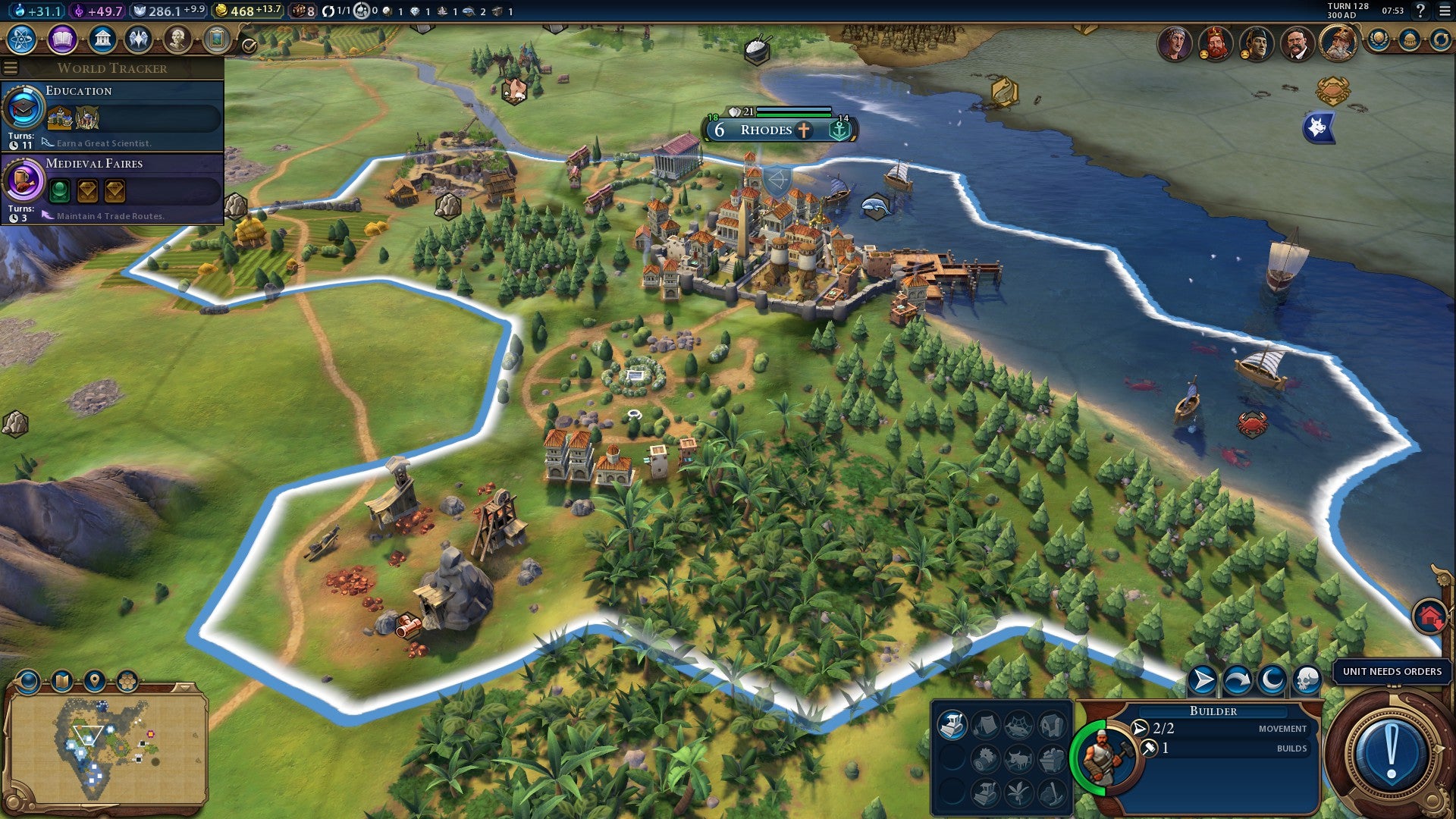
Task: Open the in-game options menu (top-right)
Action: [x=1445, y=12]
